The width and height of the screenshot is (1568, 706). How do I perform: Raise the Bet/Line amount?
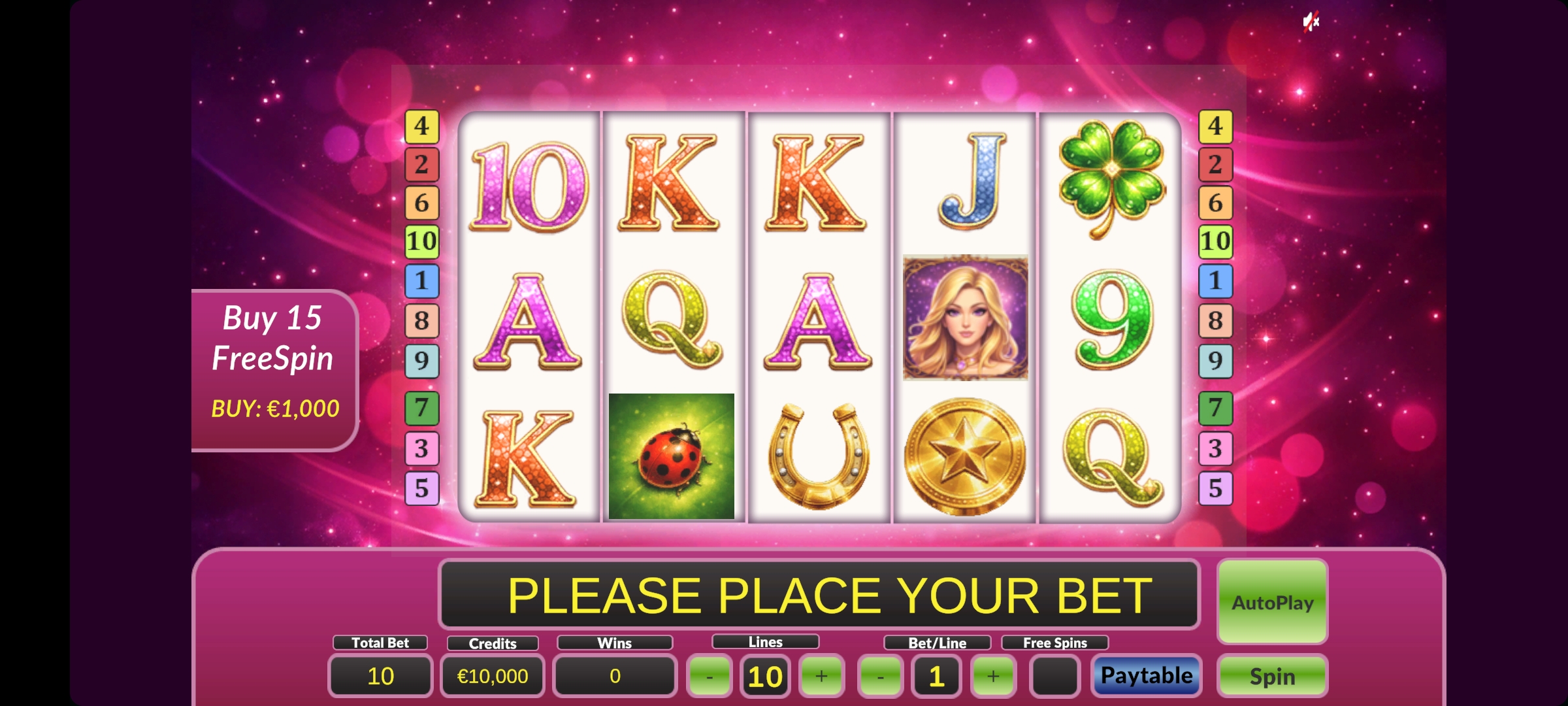pyautogui.click(x=992, y=676)
